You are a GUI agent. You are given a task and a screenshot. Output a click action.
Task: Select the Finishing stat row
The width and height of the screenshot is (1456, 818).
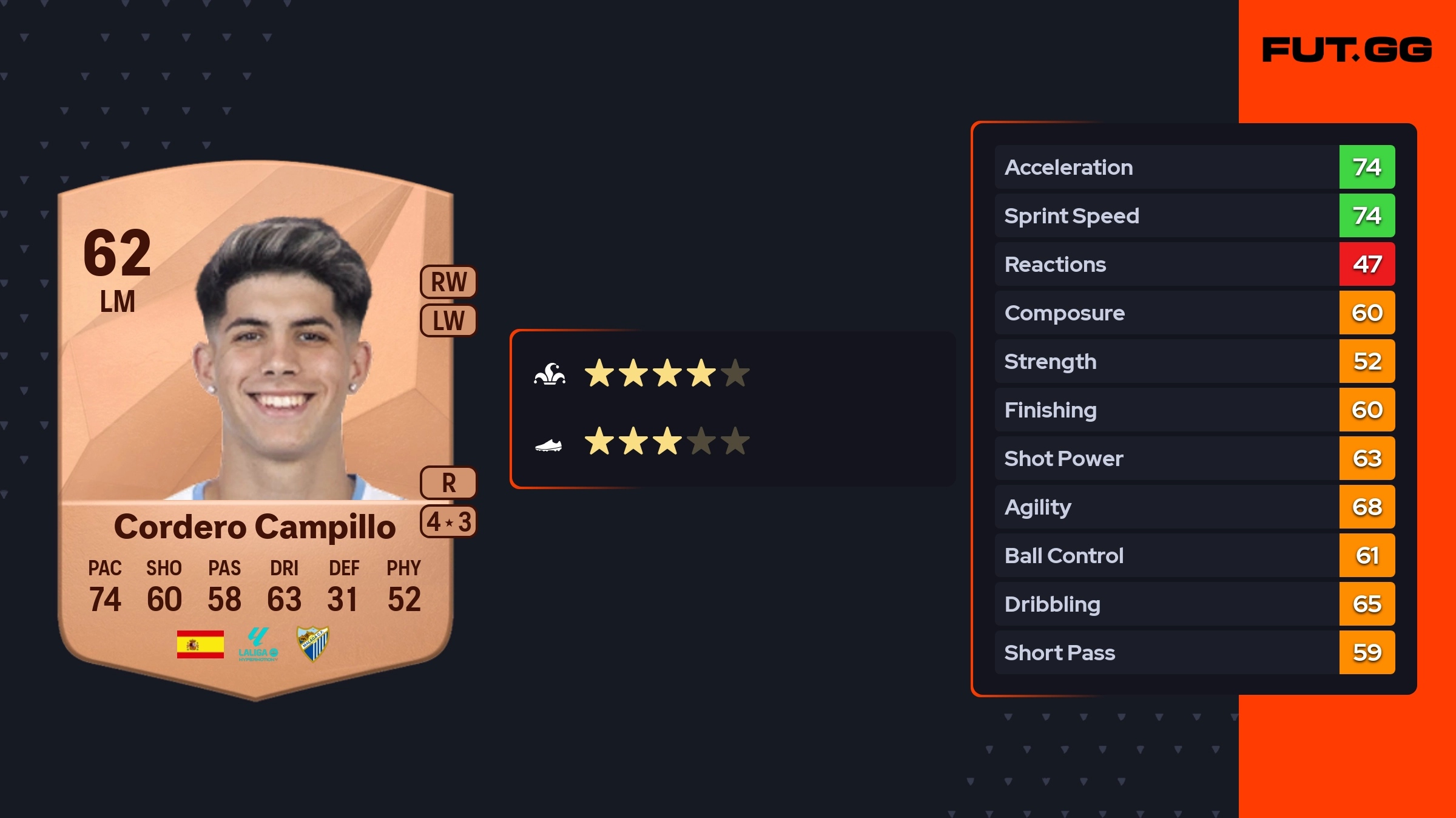[1194, 410]
